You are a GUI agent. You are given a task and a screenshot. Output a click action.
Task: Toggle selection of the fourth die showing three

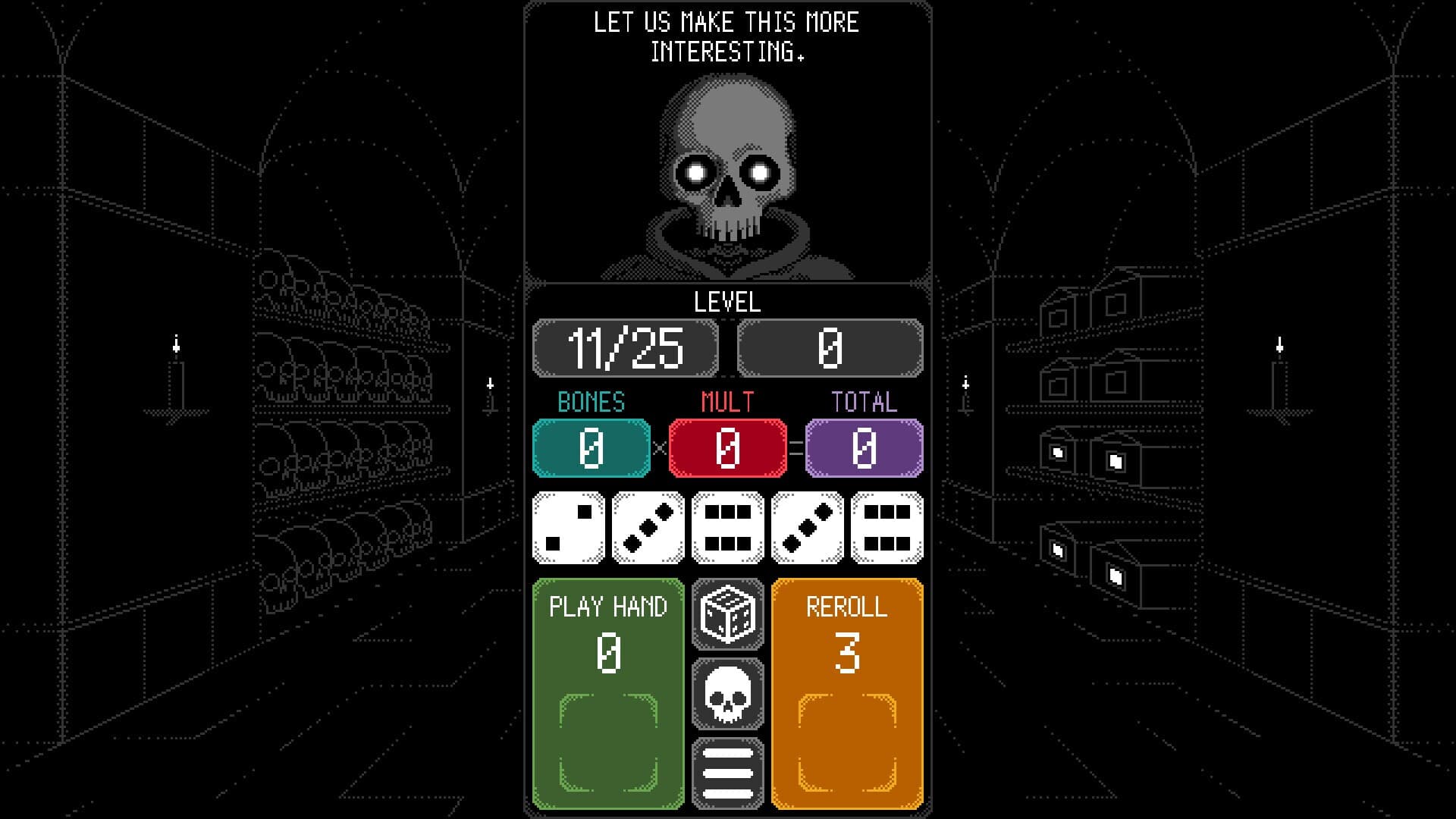pos(807,526)
